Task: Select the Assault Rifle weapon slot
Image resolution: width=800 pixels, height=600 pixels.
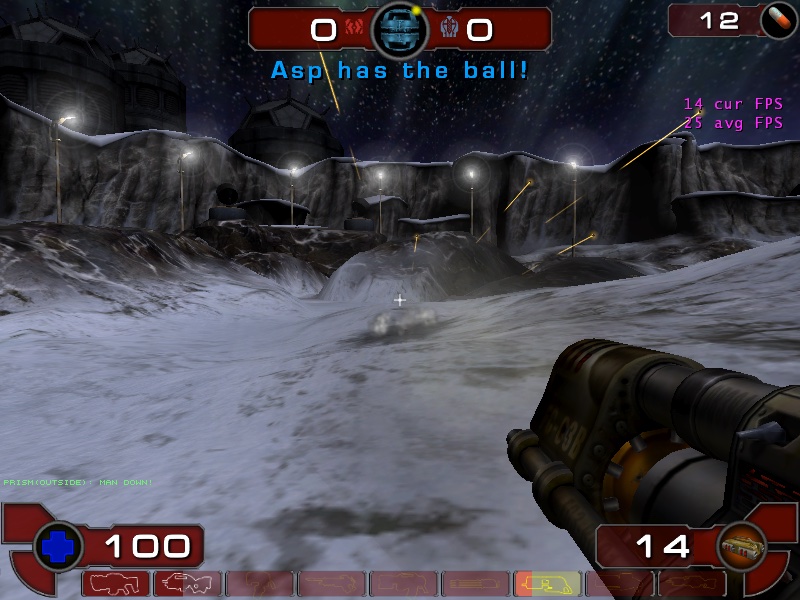Action: (x=189, y=583)
